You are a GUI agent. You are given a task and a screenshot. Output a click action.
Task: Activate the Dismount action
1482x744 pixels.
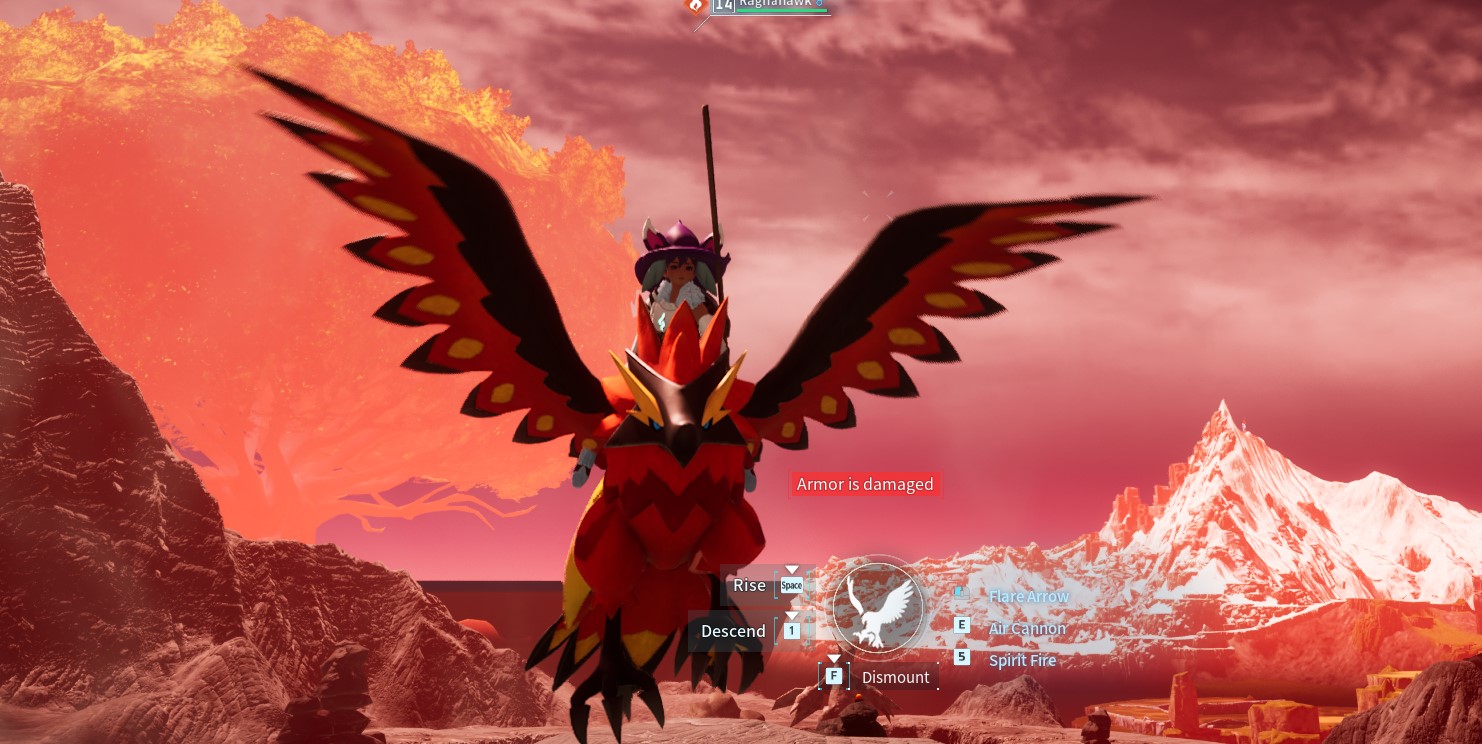pyautogui.click(x=895, y=677)
